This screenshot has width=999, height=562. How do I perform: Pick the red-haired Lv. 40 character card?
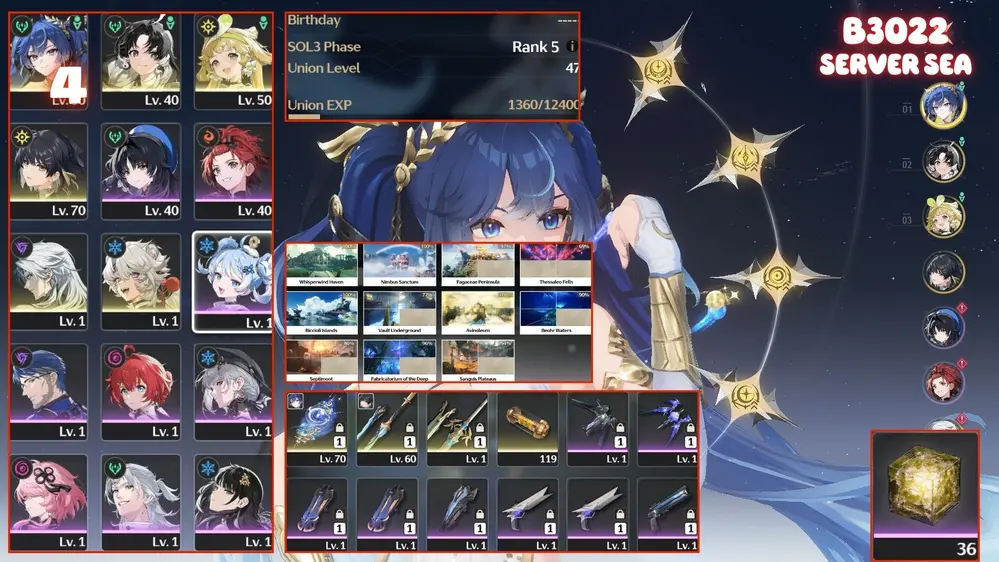coord(233,172)
